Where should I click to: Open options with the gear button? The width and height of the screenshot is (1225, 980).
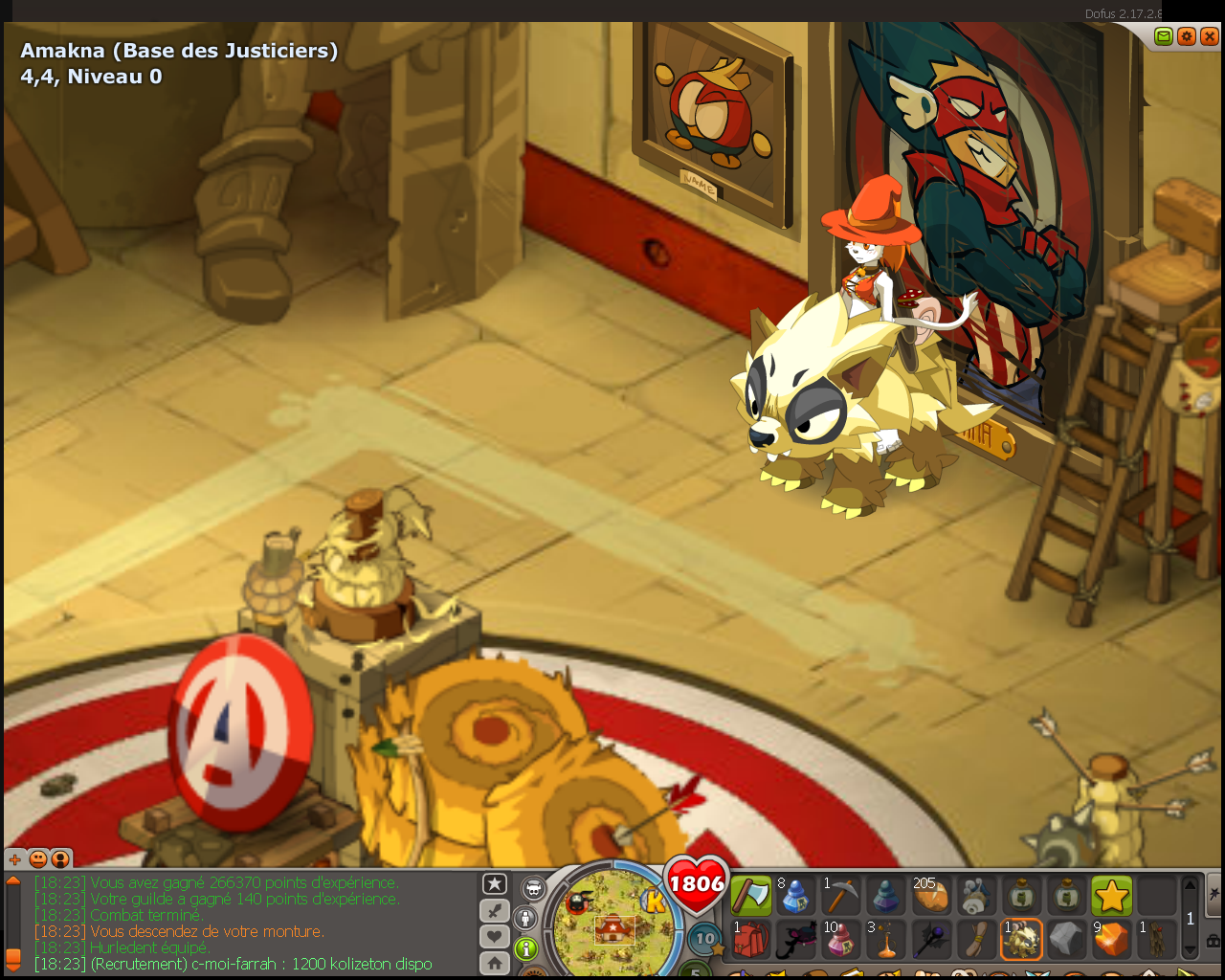tap(1187, 36)
